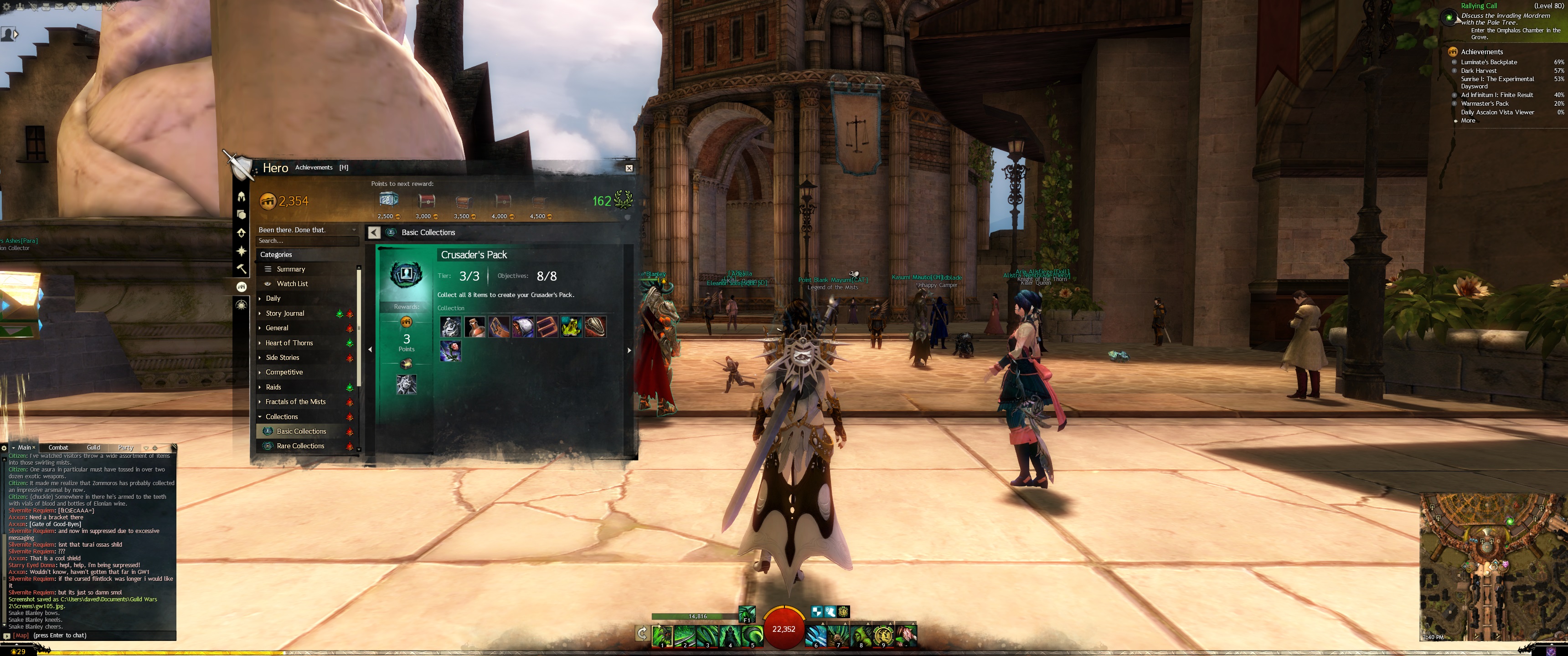Click the achievement search field
The image size is (1568, 656).
coord(306,241)
